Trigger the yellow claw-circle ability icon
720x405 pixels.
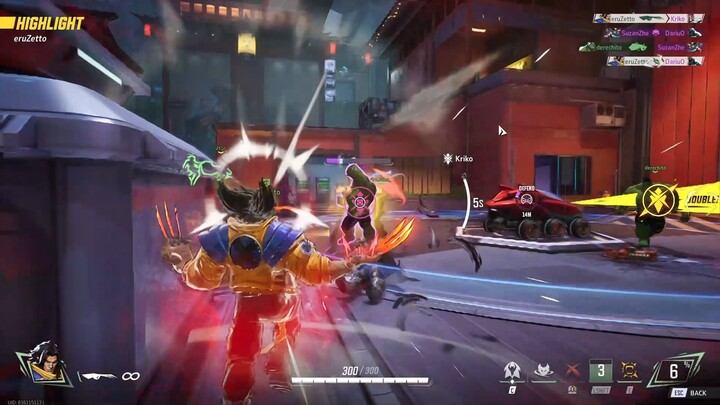pyautogui.click(x=629, y=372)
